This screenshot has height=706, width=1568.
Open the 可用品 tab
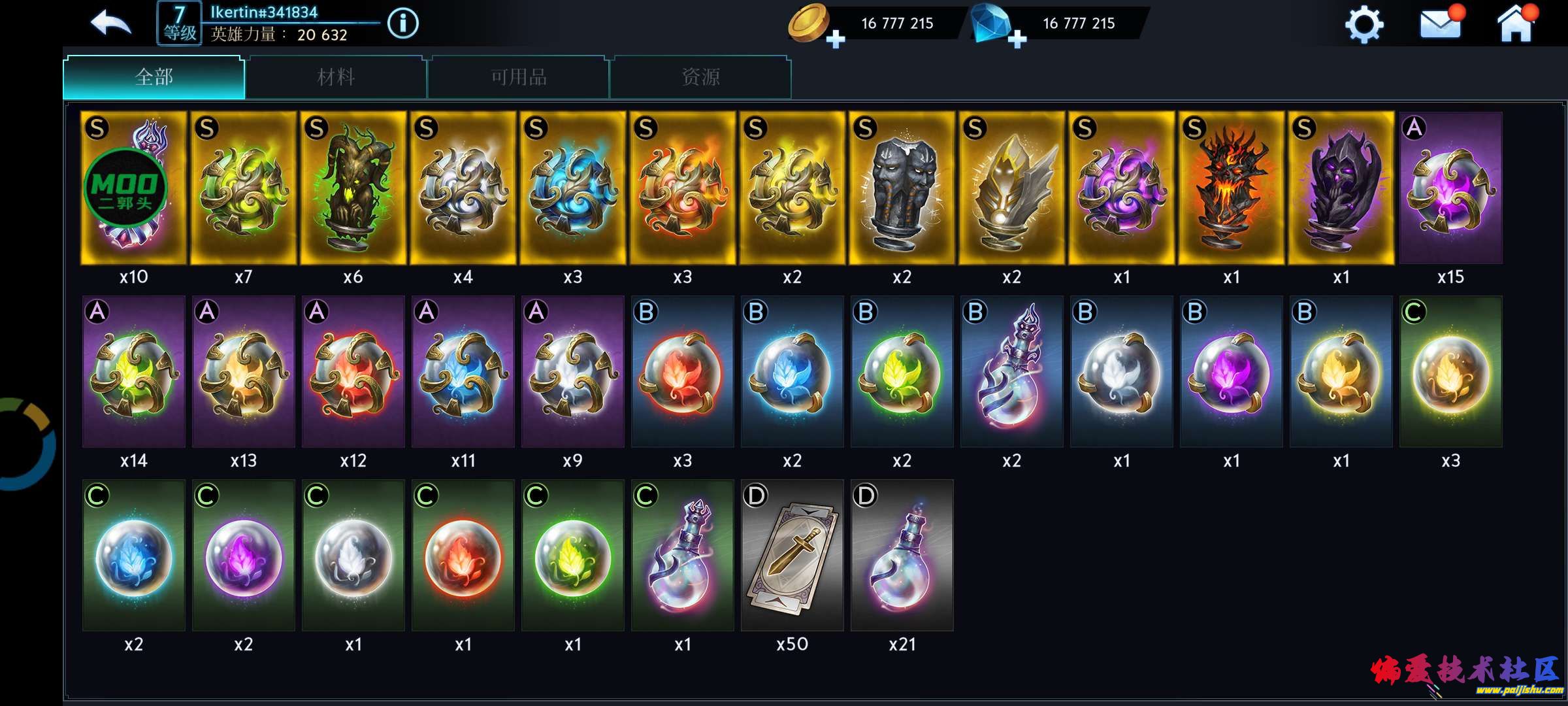(517, 77)
